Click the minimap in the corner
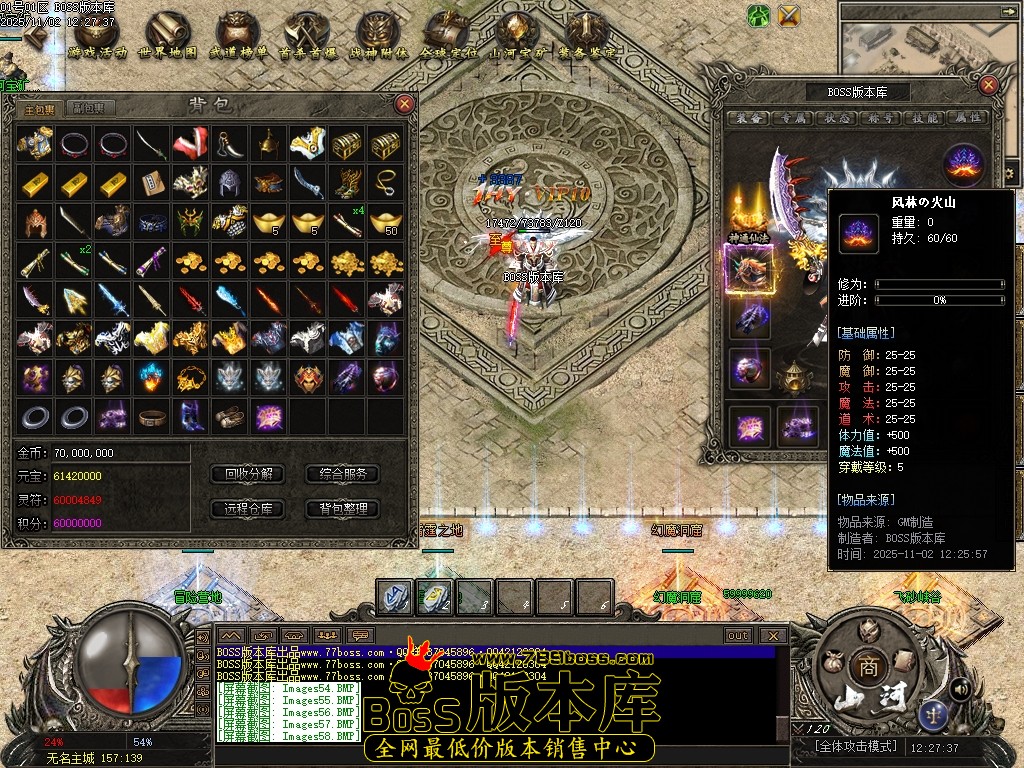The width and height of the screenshot is (1024, 768). point(930,45)
